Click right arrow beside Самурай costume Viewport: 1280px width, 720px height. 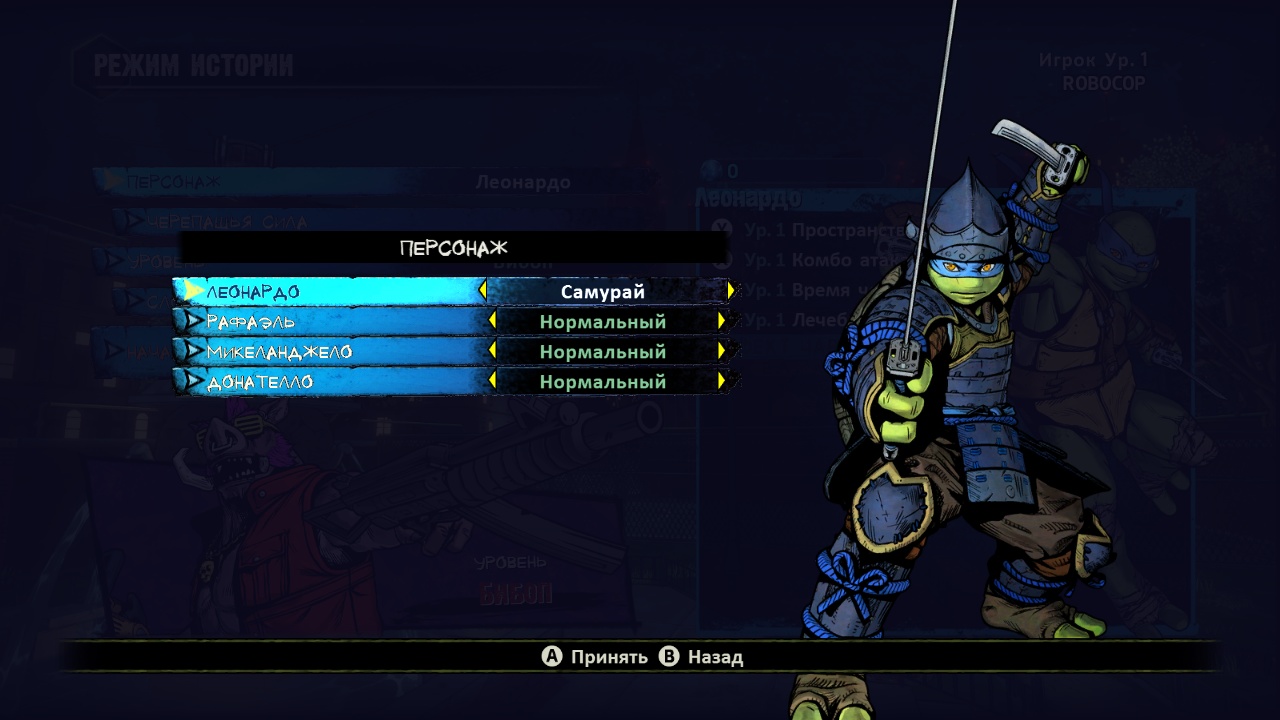(x=731, y=291)
